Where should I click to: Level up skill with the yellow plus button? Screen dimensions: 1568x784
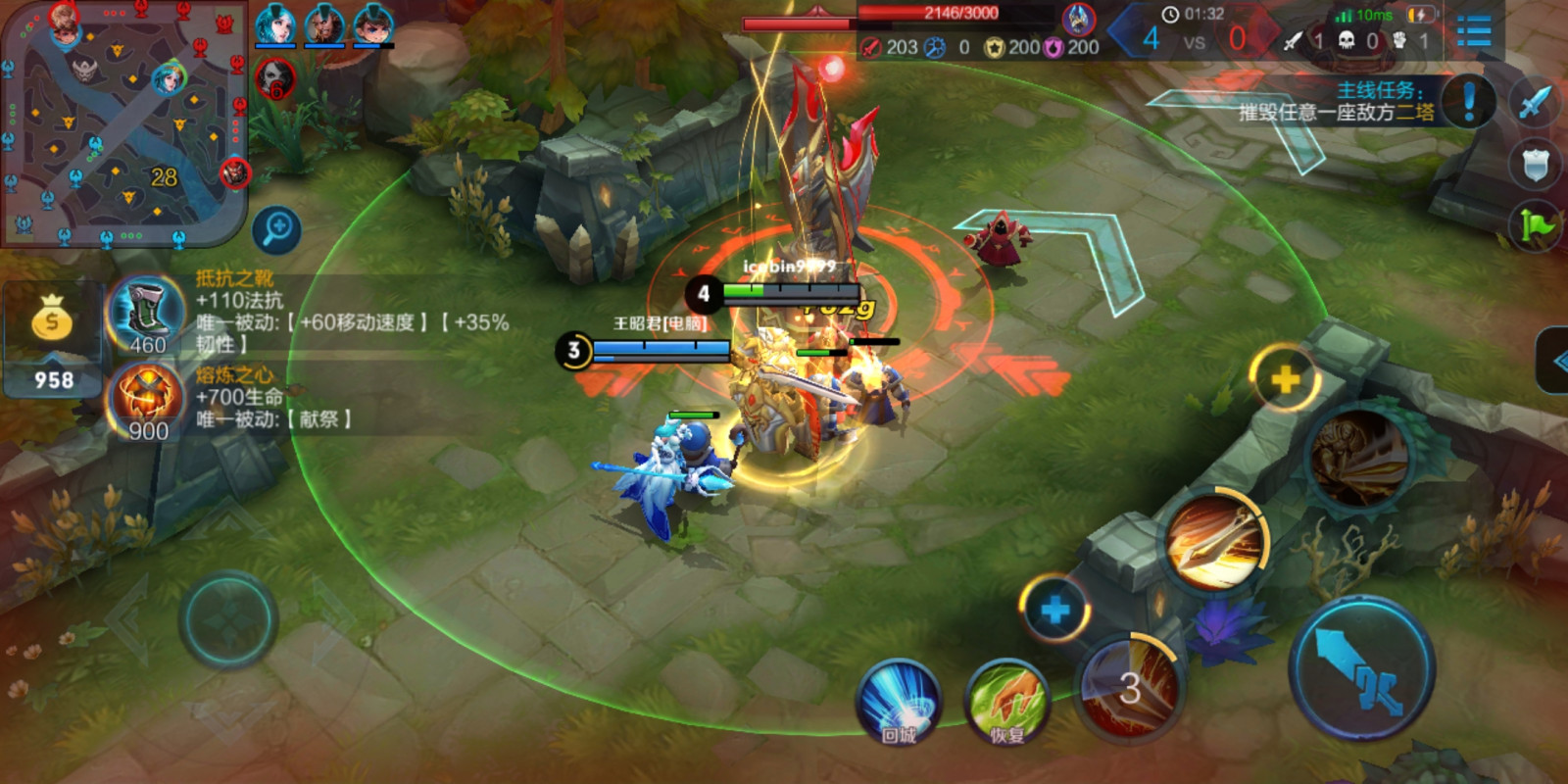[x=1283, y=378]
